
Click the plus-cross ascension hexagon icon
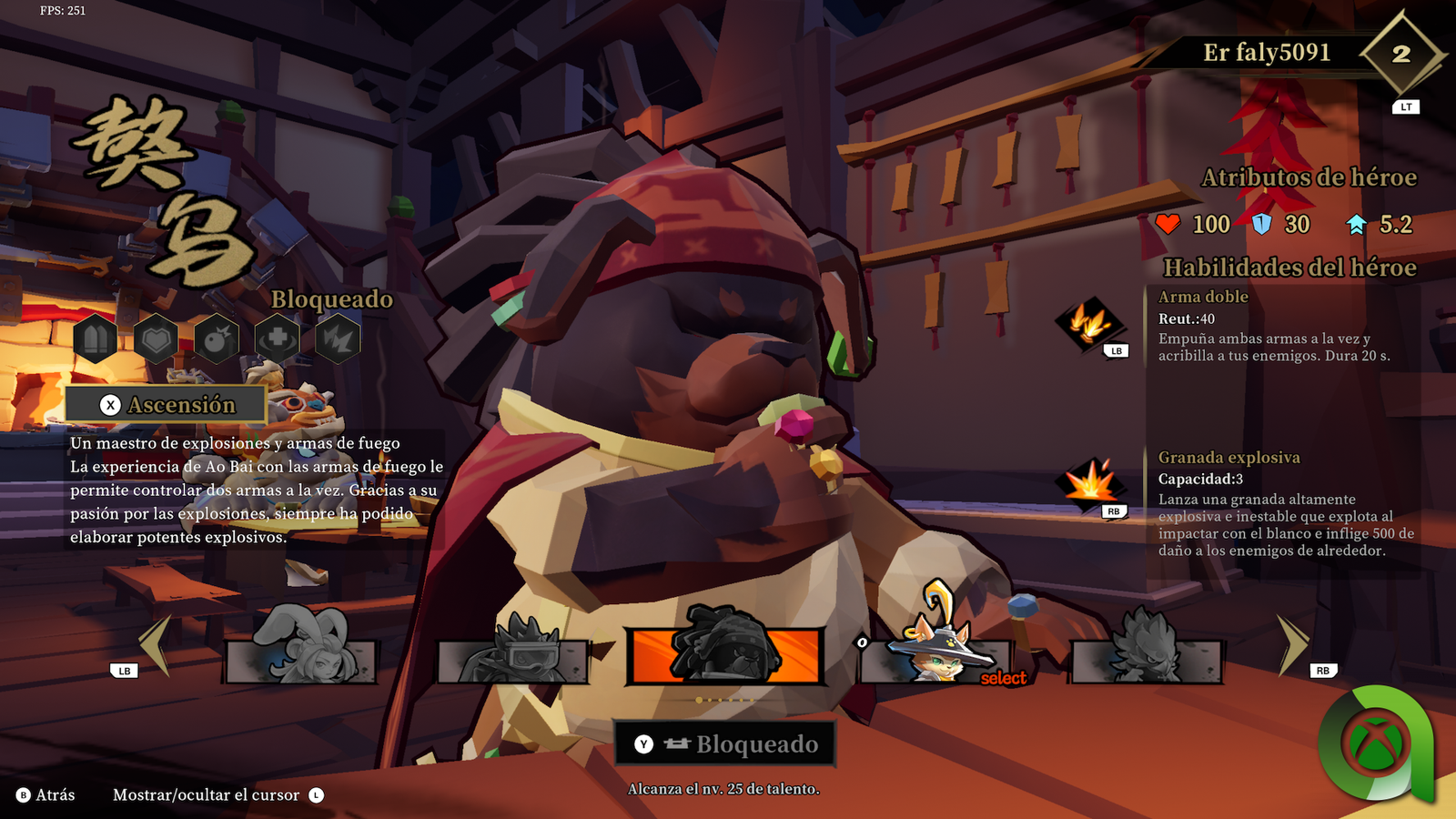(278, 339)
